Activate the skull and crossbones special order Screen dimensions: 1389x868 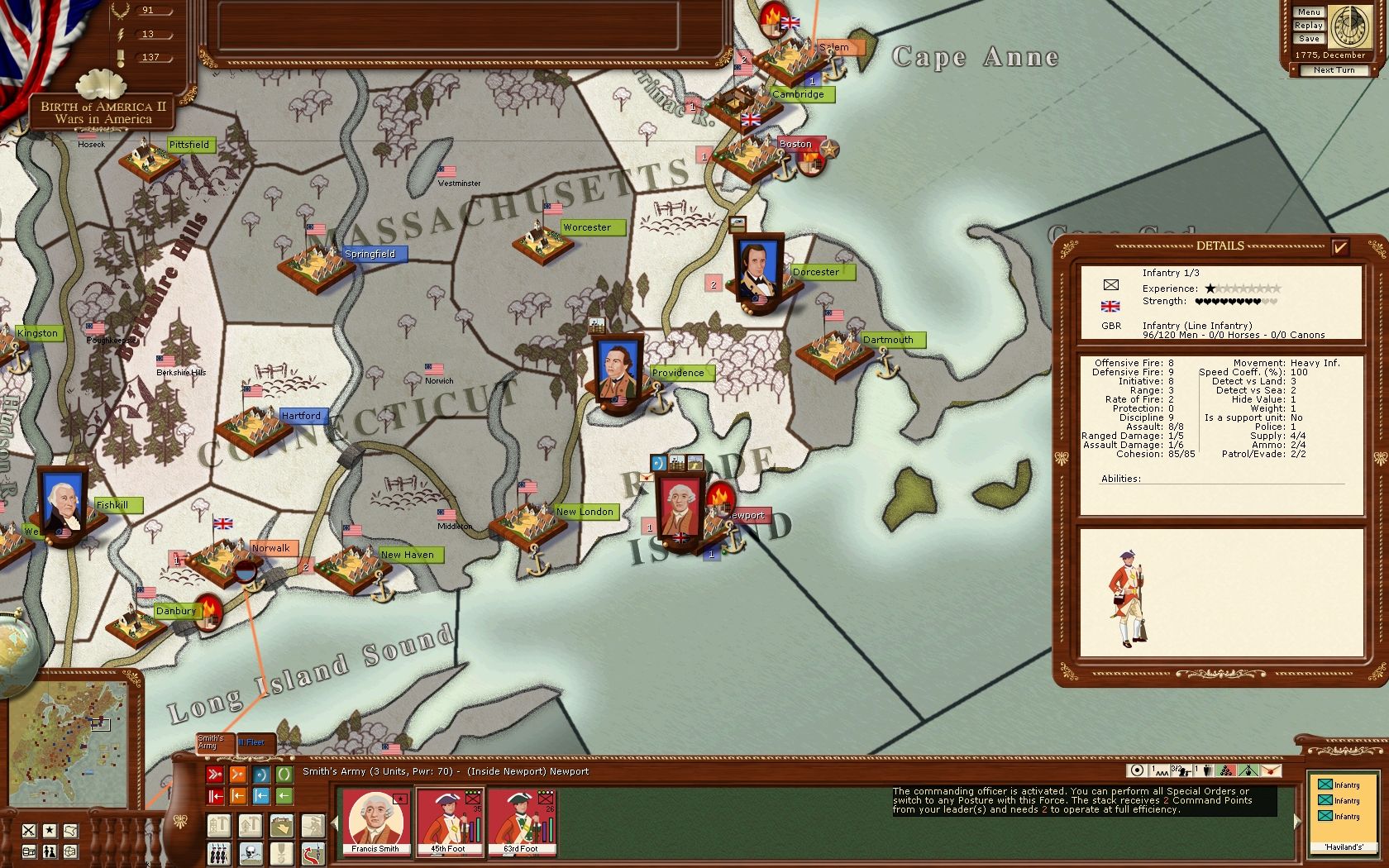coord(251,852)
